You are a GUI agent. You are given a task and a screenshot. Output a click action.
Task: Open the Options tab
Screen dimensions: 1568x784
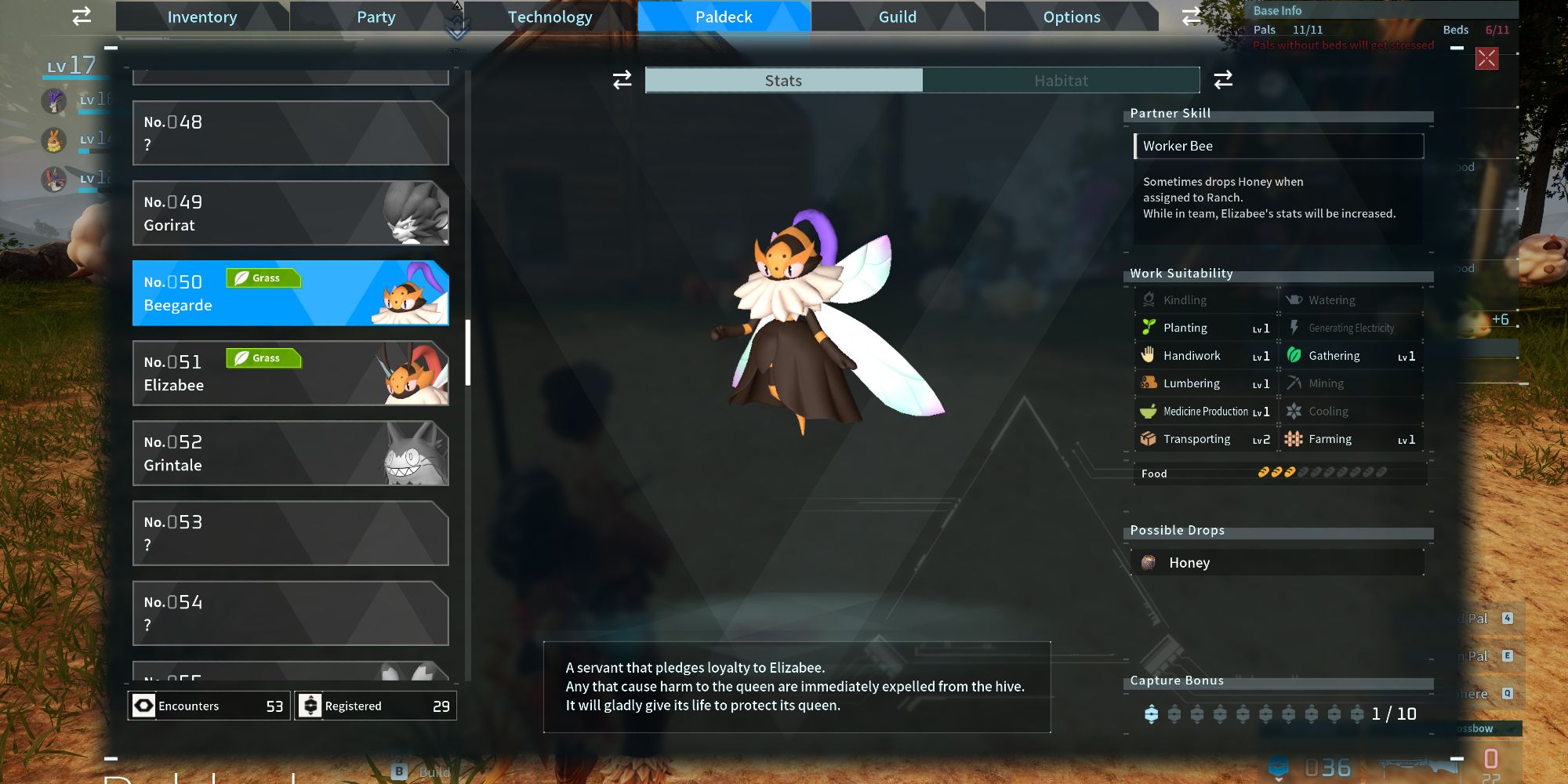(1072, 17)
